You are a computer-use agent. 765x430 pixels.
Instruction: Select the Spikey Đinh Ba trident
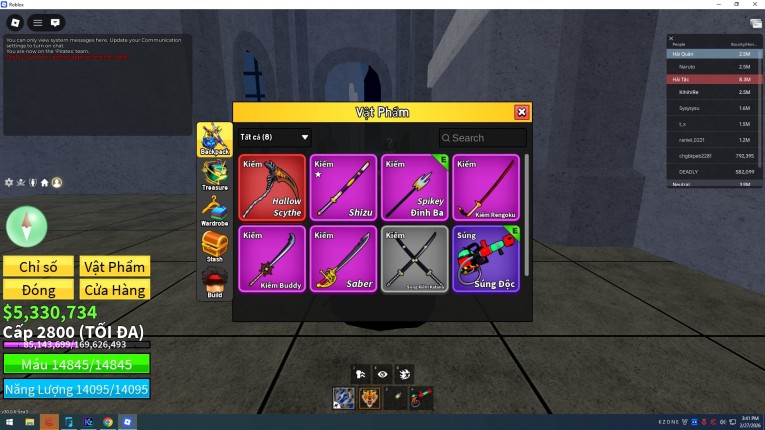[415, 187]
